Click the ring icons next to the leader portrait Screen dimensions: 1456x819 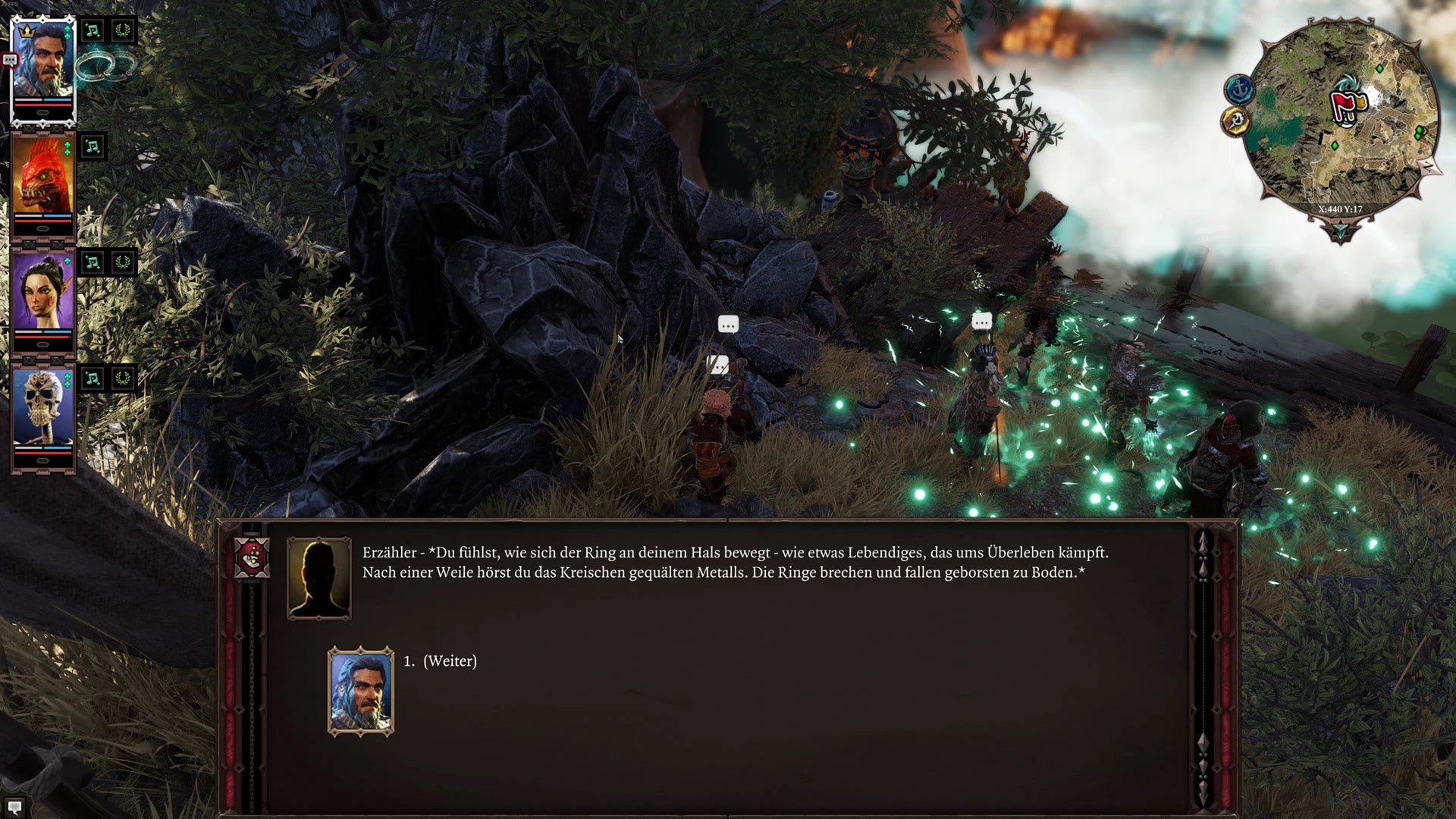pos(106,66)
